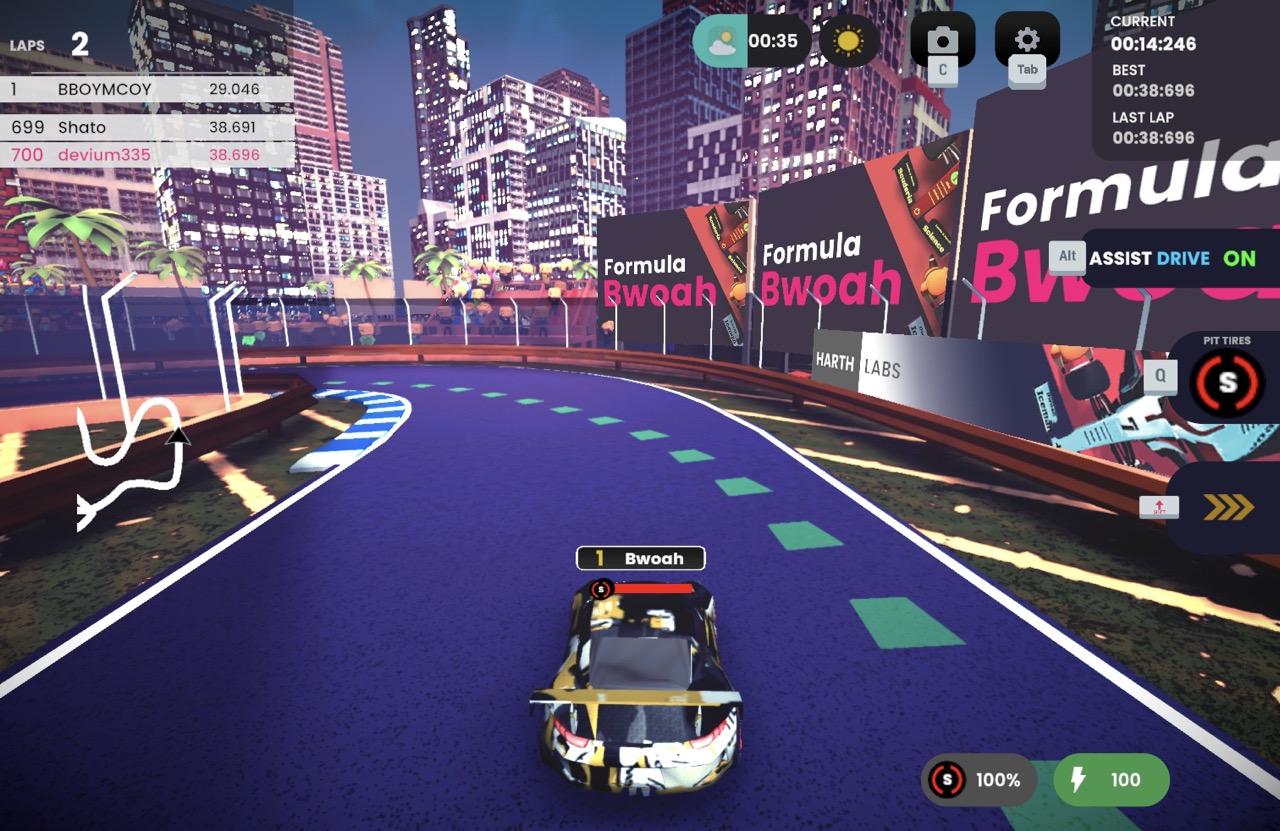Expand the laps counter display
Image resolution: width=1280 pixels, height=831 pixels.
[x=50, y=44]
